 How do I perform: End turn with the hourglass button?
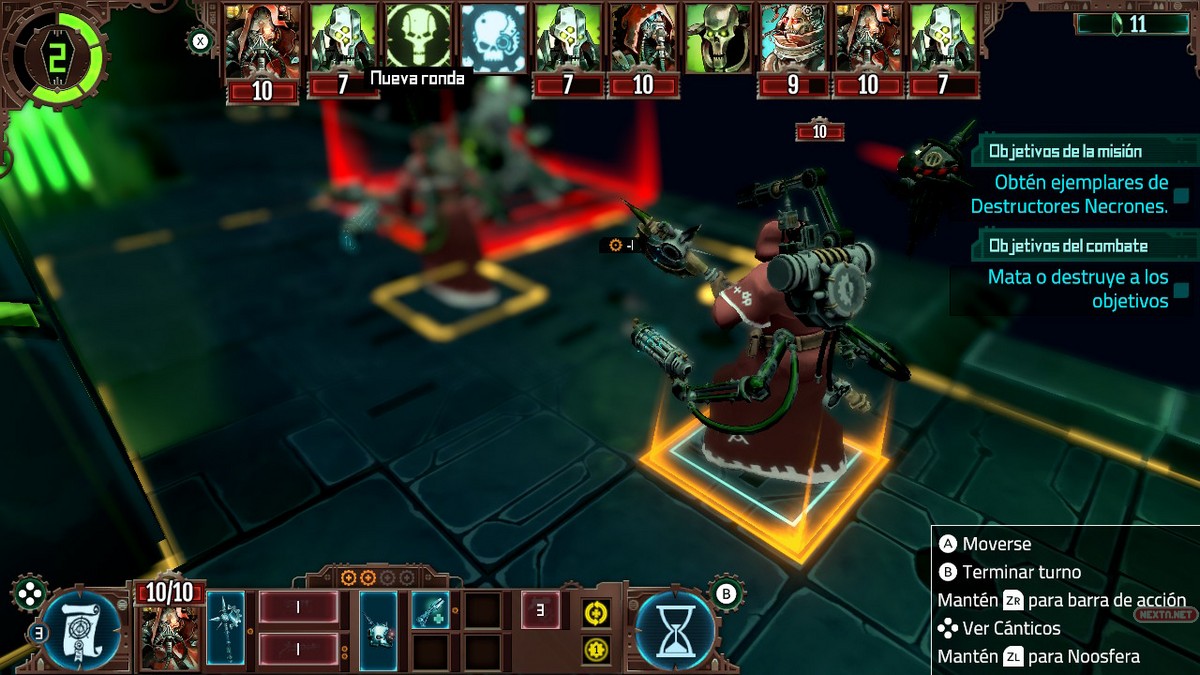tap(675, 631)
